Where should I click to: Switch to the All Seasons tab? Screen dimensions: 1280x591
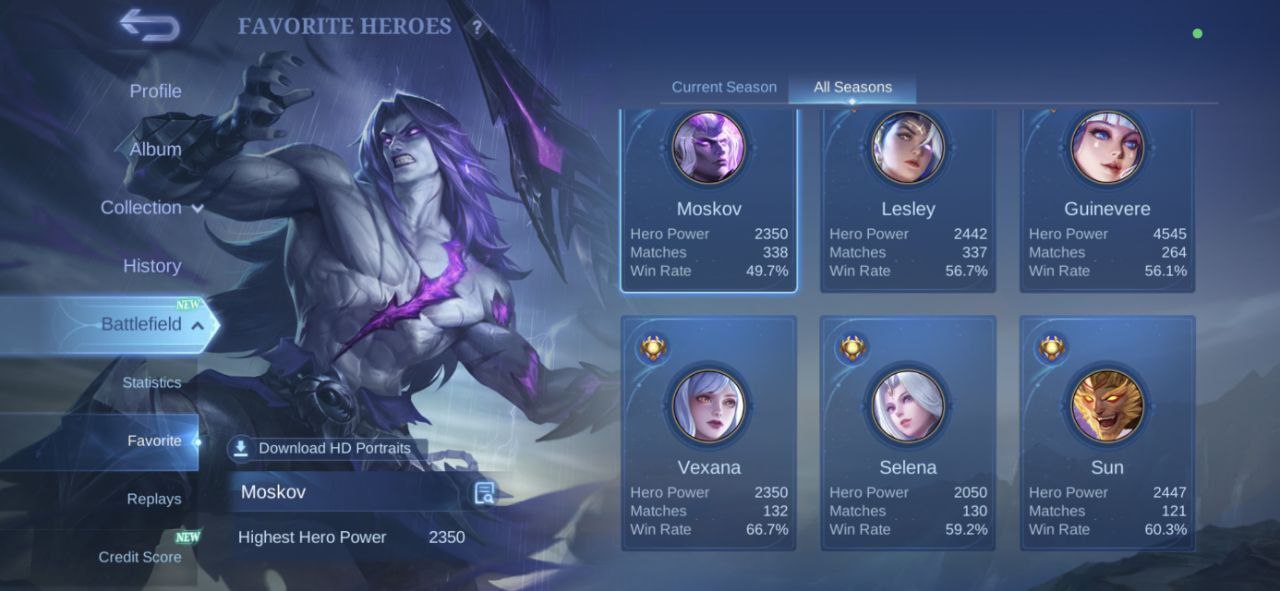pyautogui.click(x=852, y=87)
